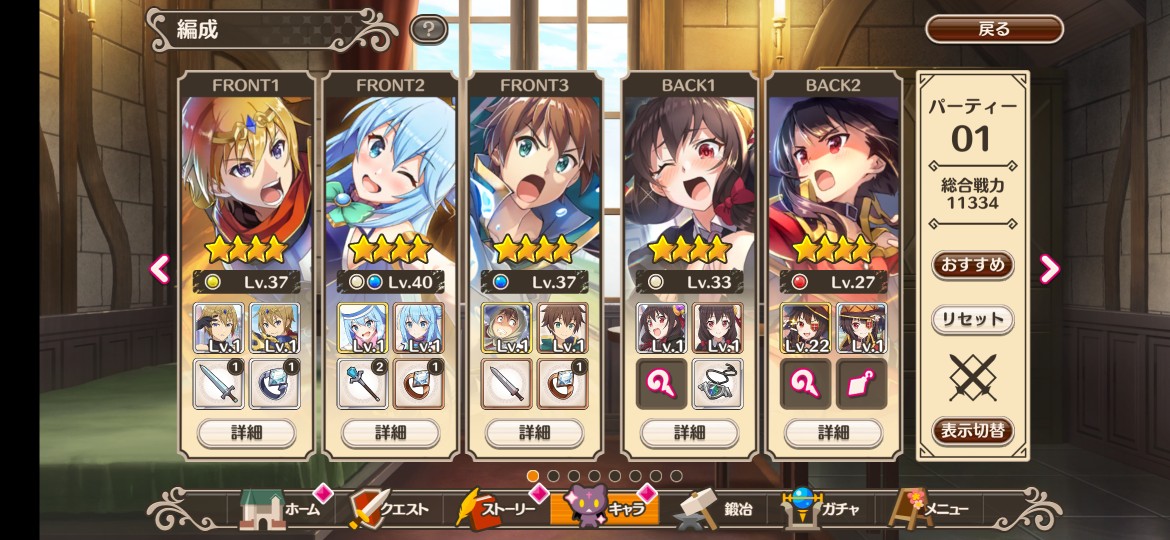Open 詳細 for the BACK2 character

coord(833,433)
